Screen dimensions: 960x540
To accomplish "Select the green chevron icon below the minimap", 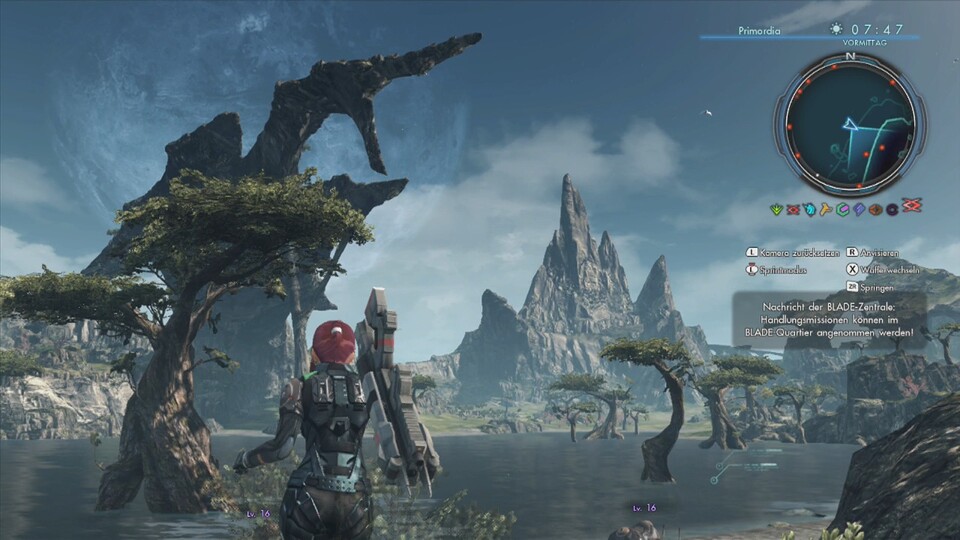I will (776, 209).
